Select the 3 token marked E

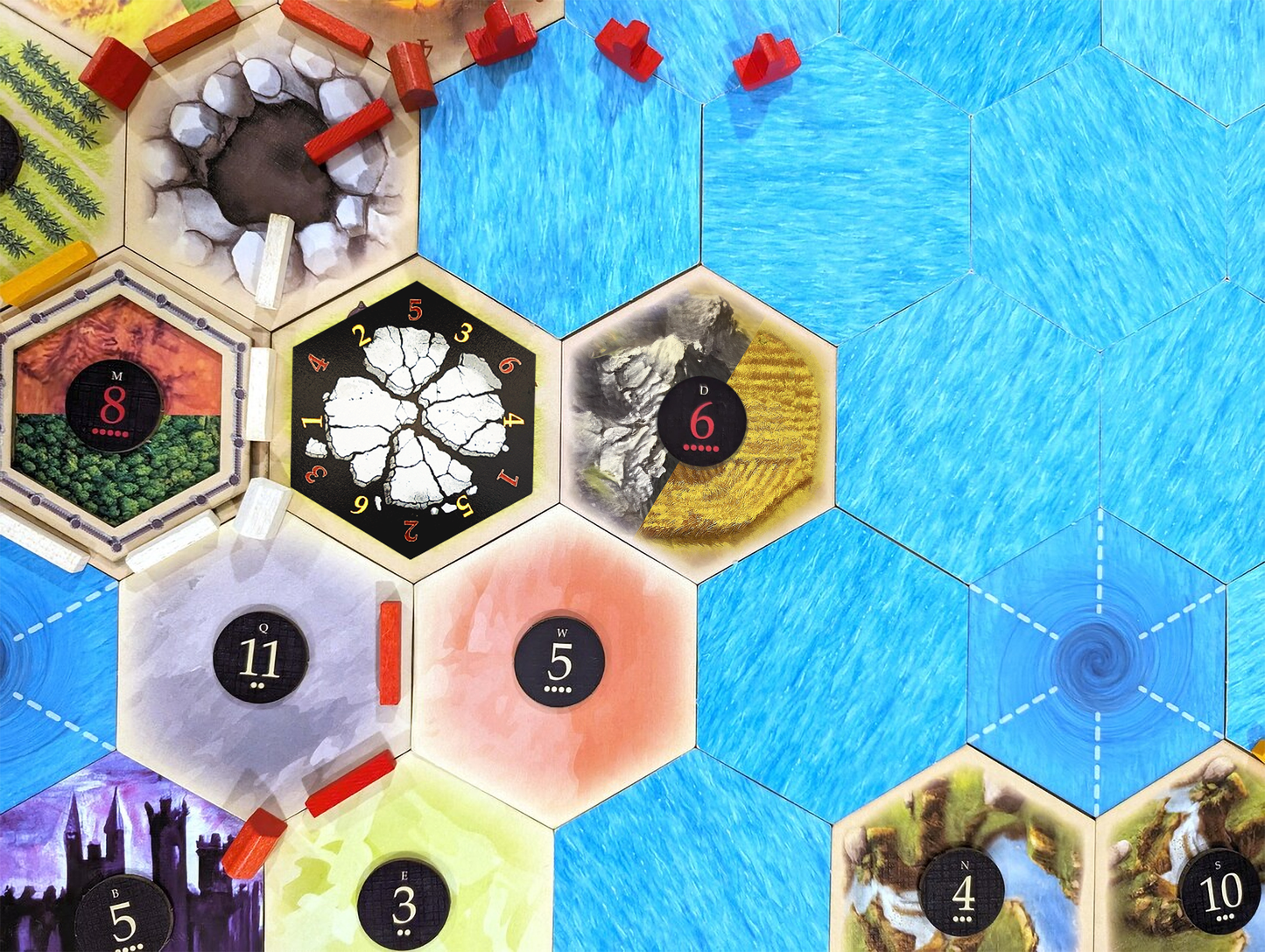point(404,905)
